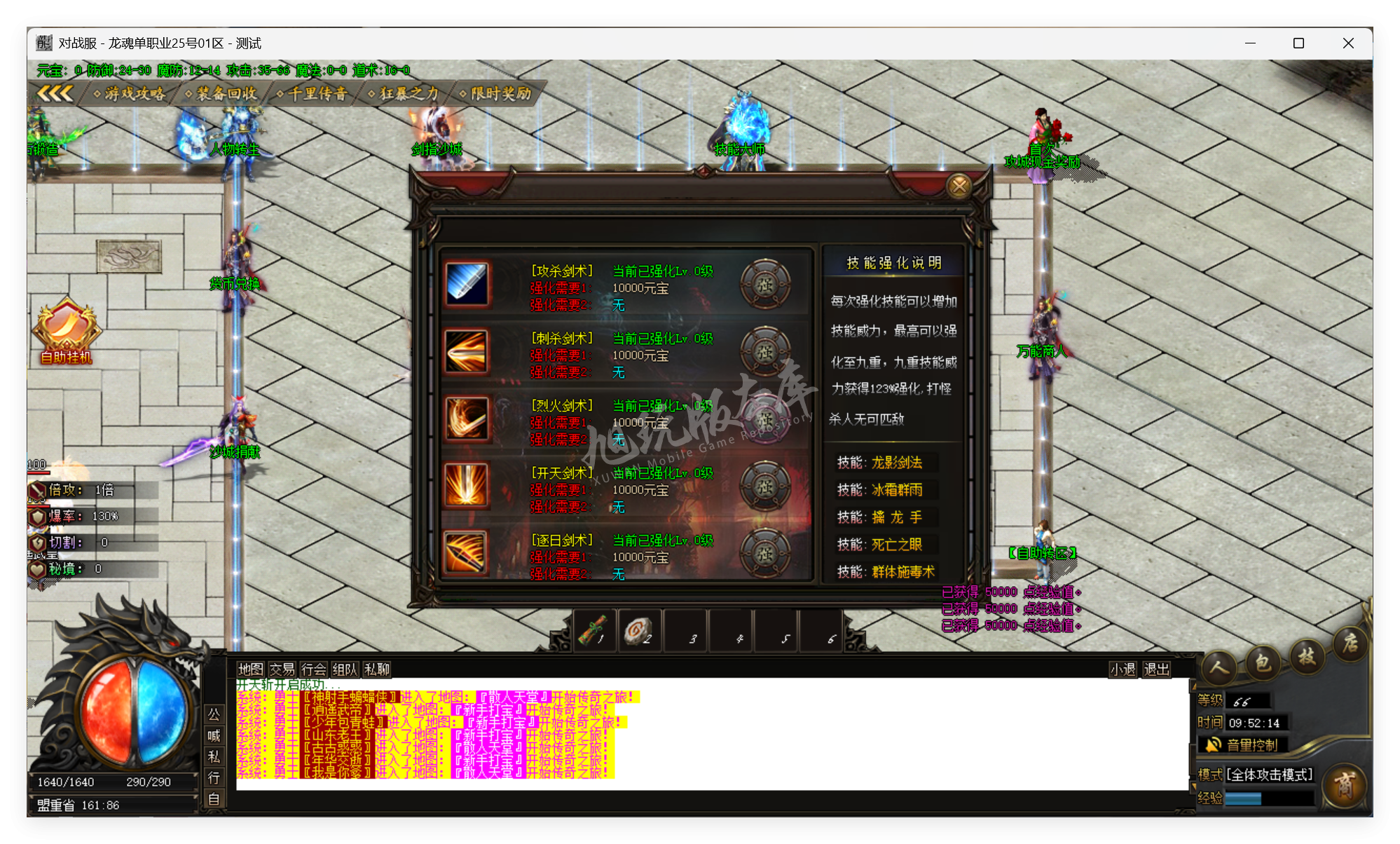Toggle 全体攻击模式 attack mode

[1270, 775]
